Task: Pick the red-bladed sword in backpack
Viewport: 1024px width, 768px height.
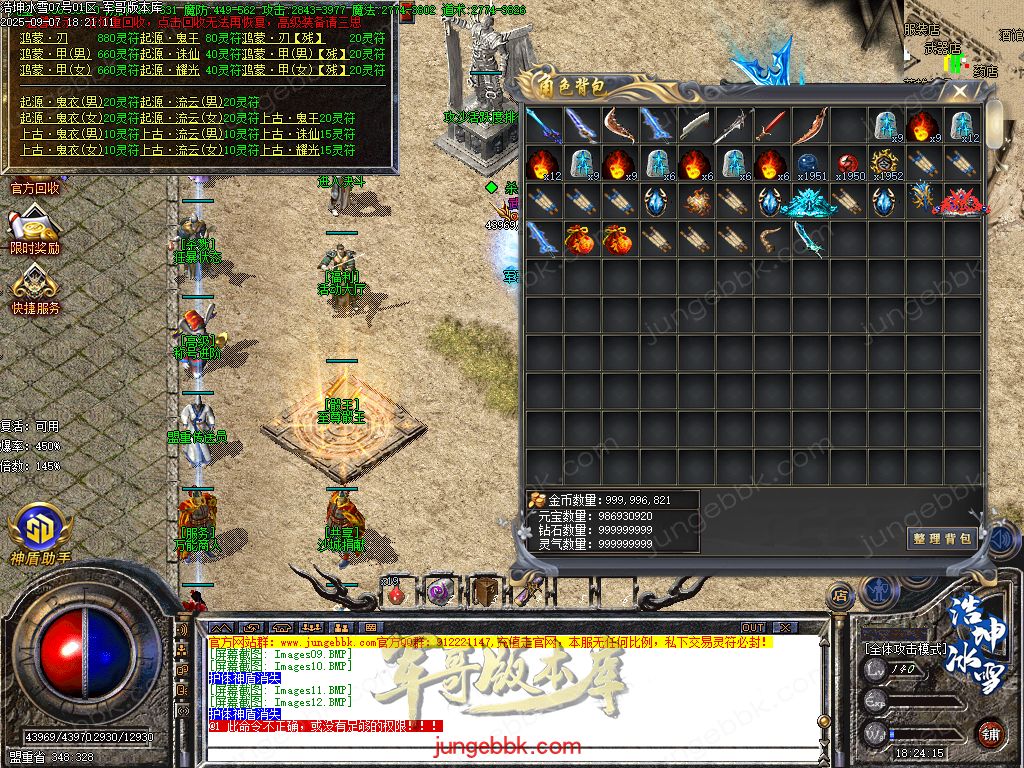Action: click(x=772, y=126)
